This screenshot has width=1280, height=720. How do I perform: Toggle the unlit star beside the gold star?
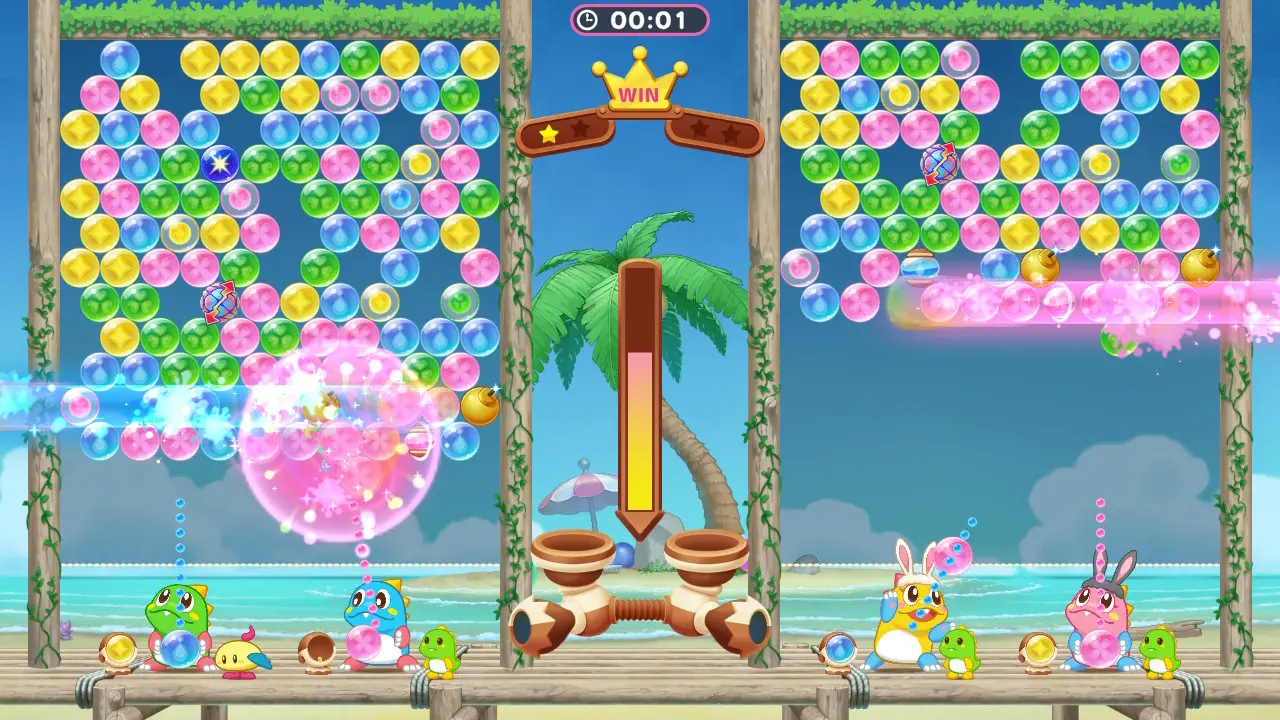tap(580, 128)
